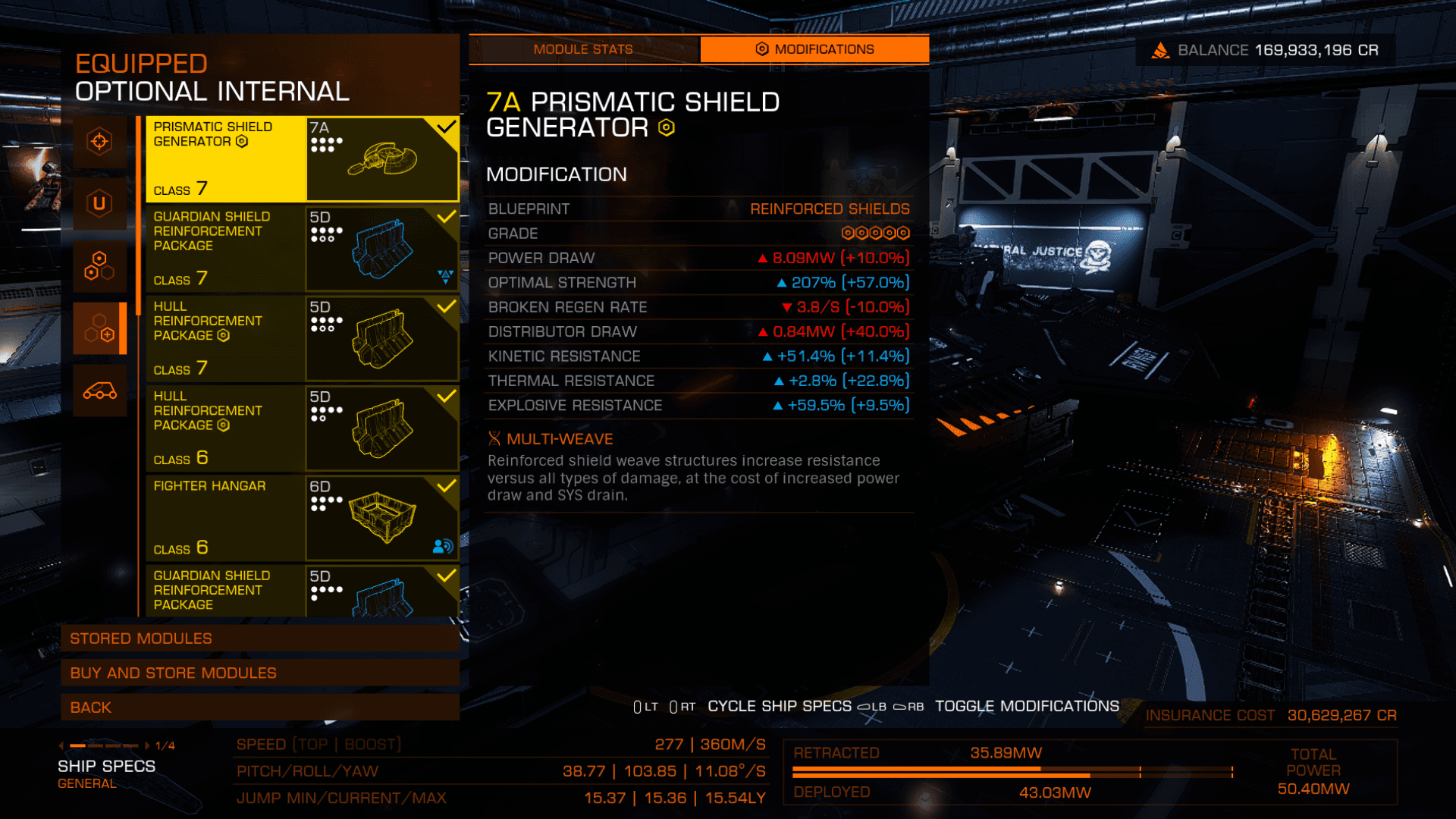Go Back from outfitting menu
Image resolution: width=1456 pixels, height=819 pixels.
pos(259,708)
